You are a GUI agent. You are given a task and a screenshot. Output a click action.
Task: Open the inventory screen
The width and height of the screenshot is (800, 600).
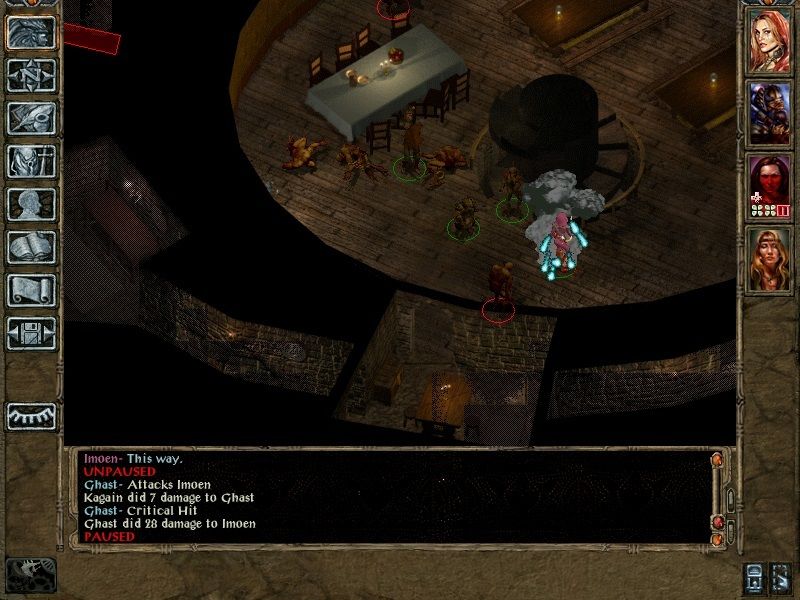31,160
